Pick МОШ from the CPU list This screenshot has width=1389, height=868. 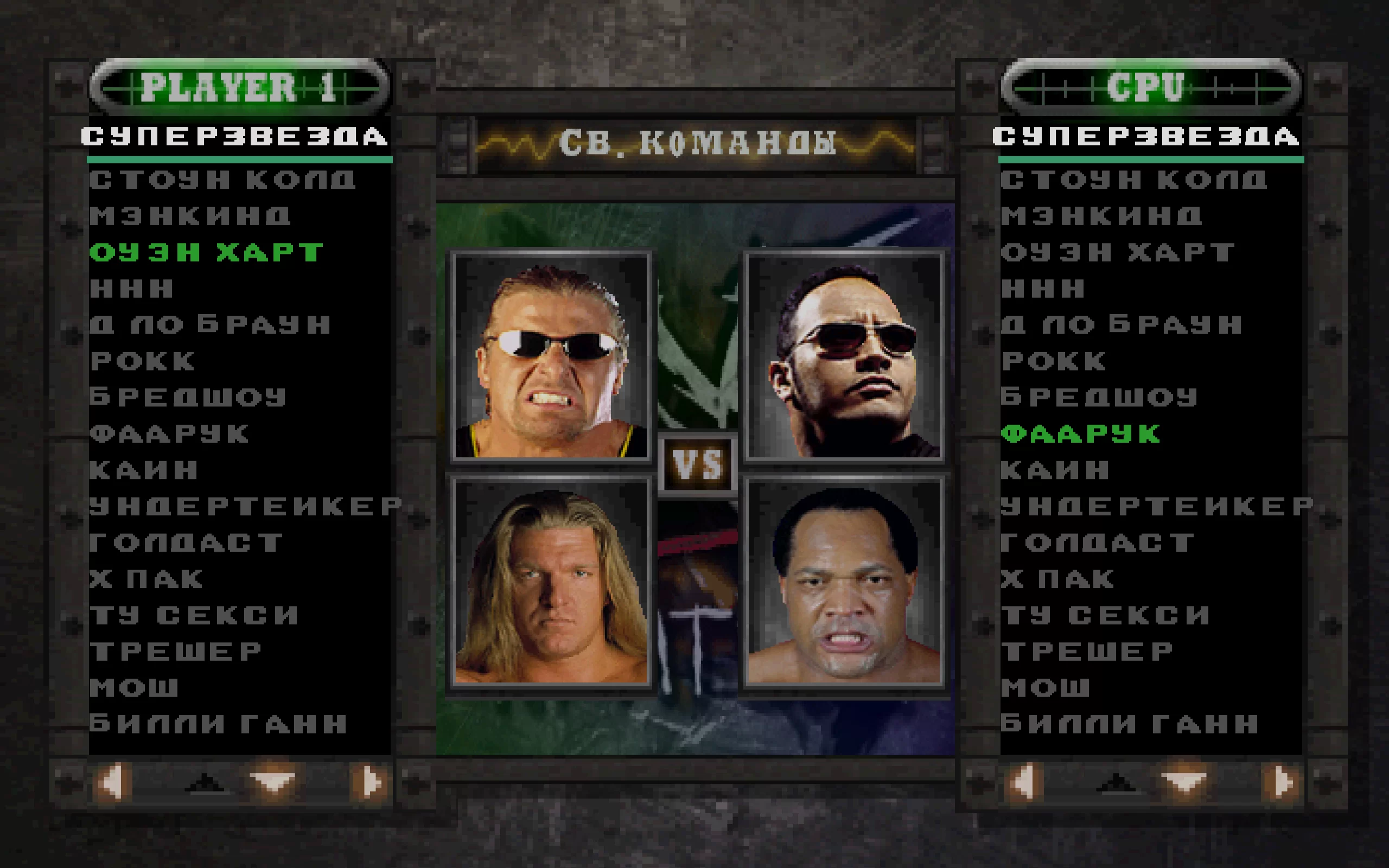click(x=1044, y=687)
